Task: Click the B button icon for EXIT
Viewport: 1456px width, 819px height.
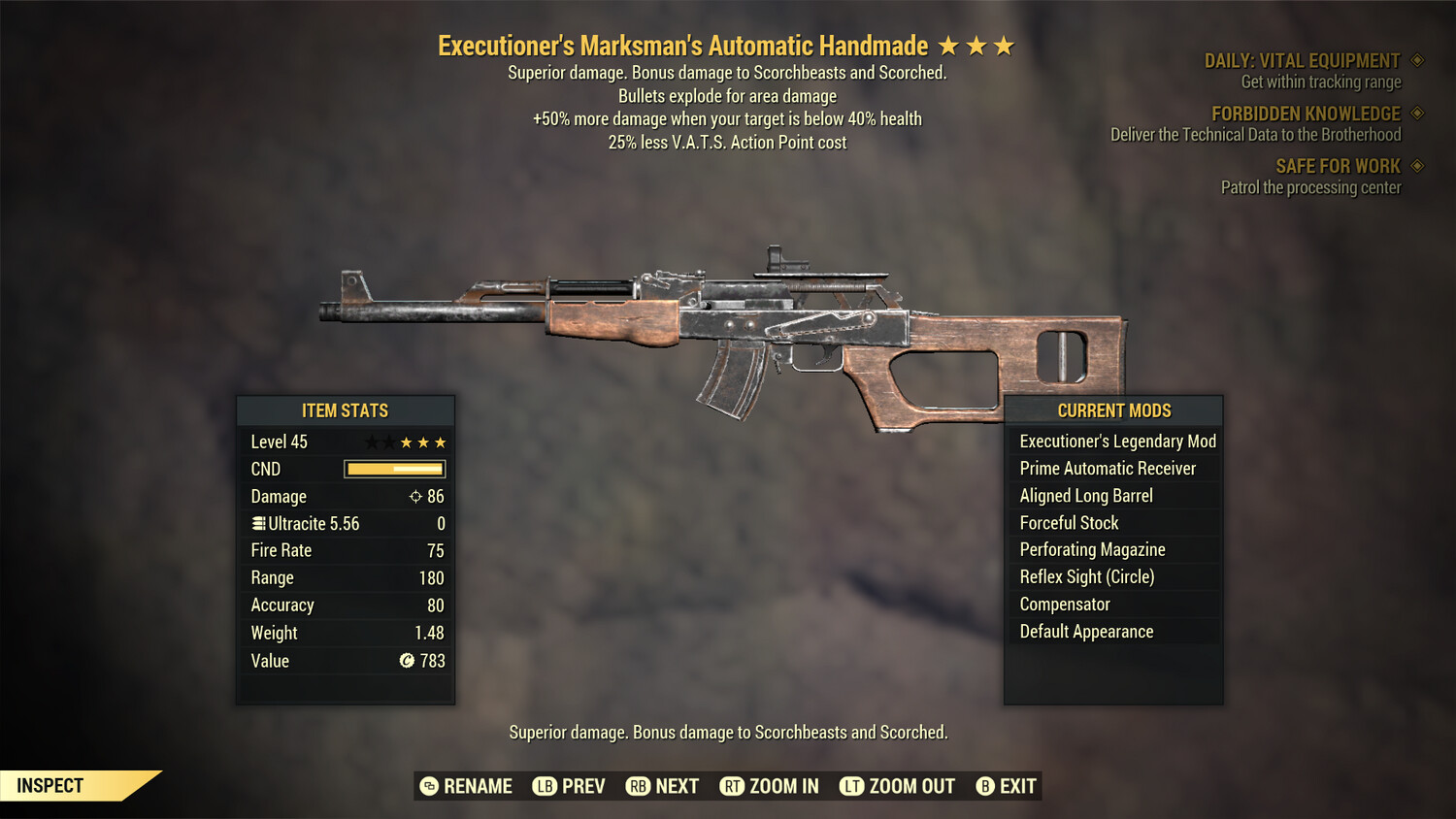Action: (x=985, y=786)
